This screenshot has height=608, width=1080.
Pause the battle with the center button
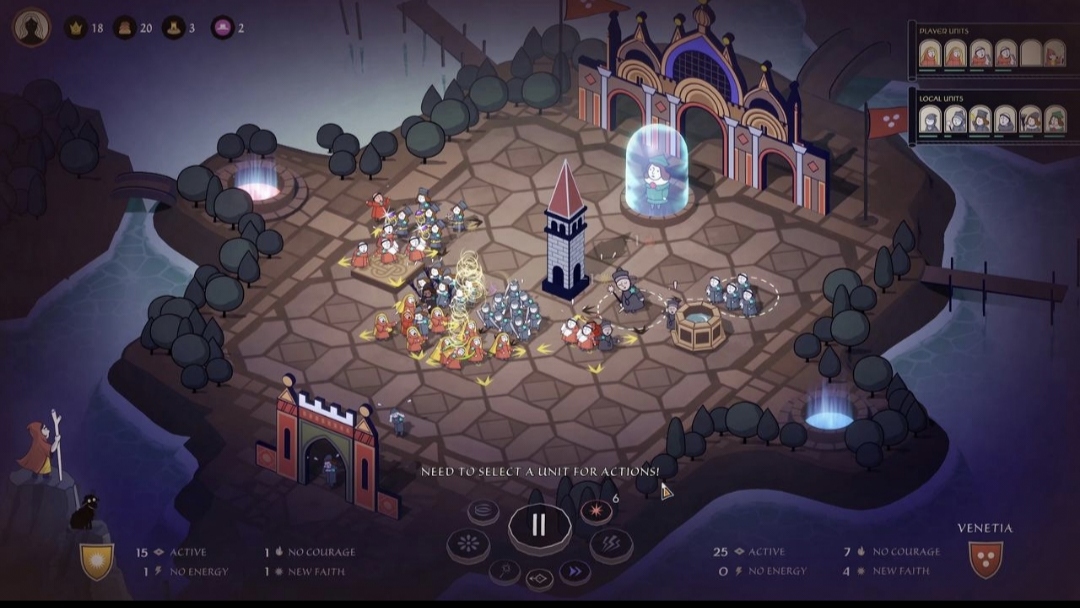pos(539,525)
